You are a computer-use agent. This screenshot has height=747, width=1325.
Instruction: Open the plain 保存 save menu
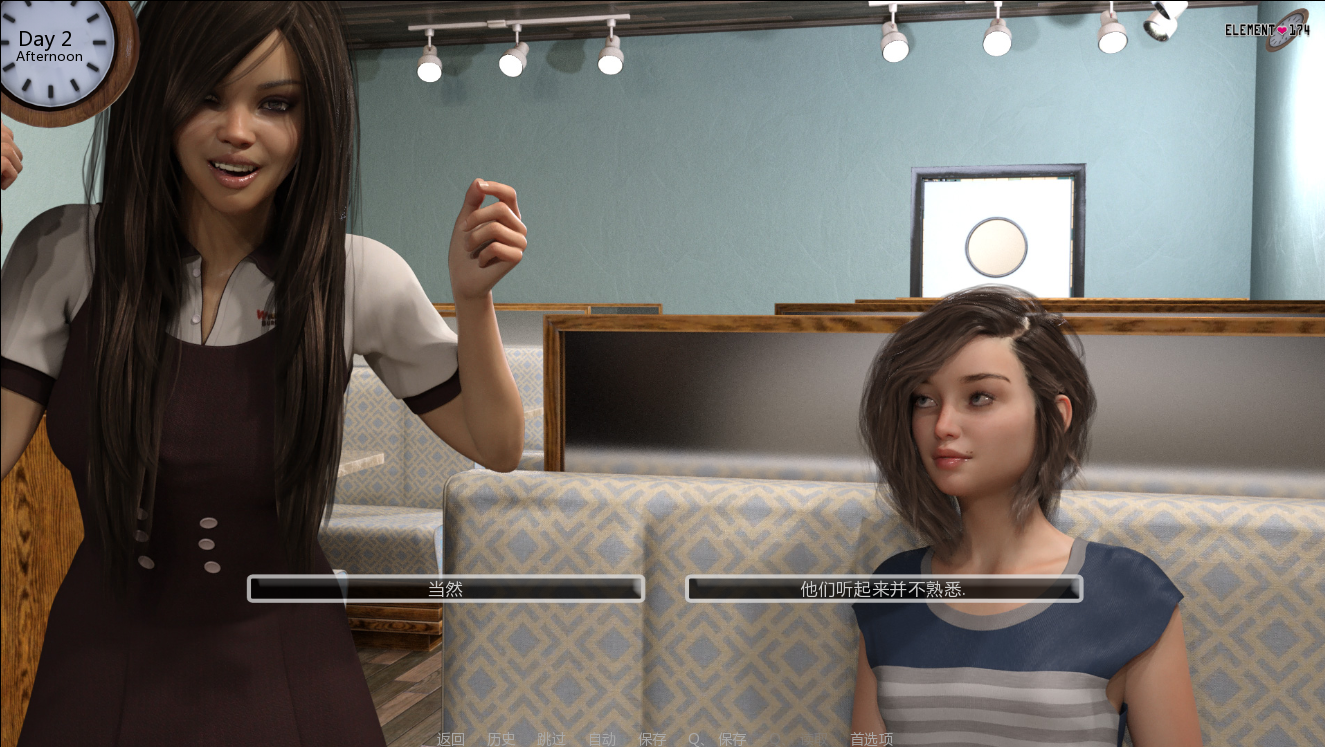(x=652, y=739)
